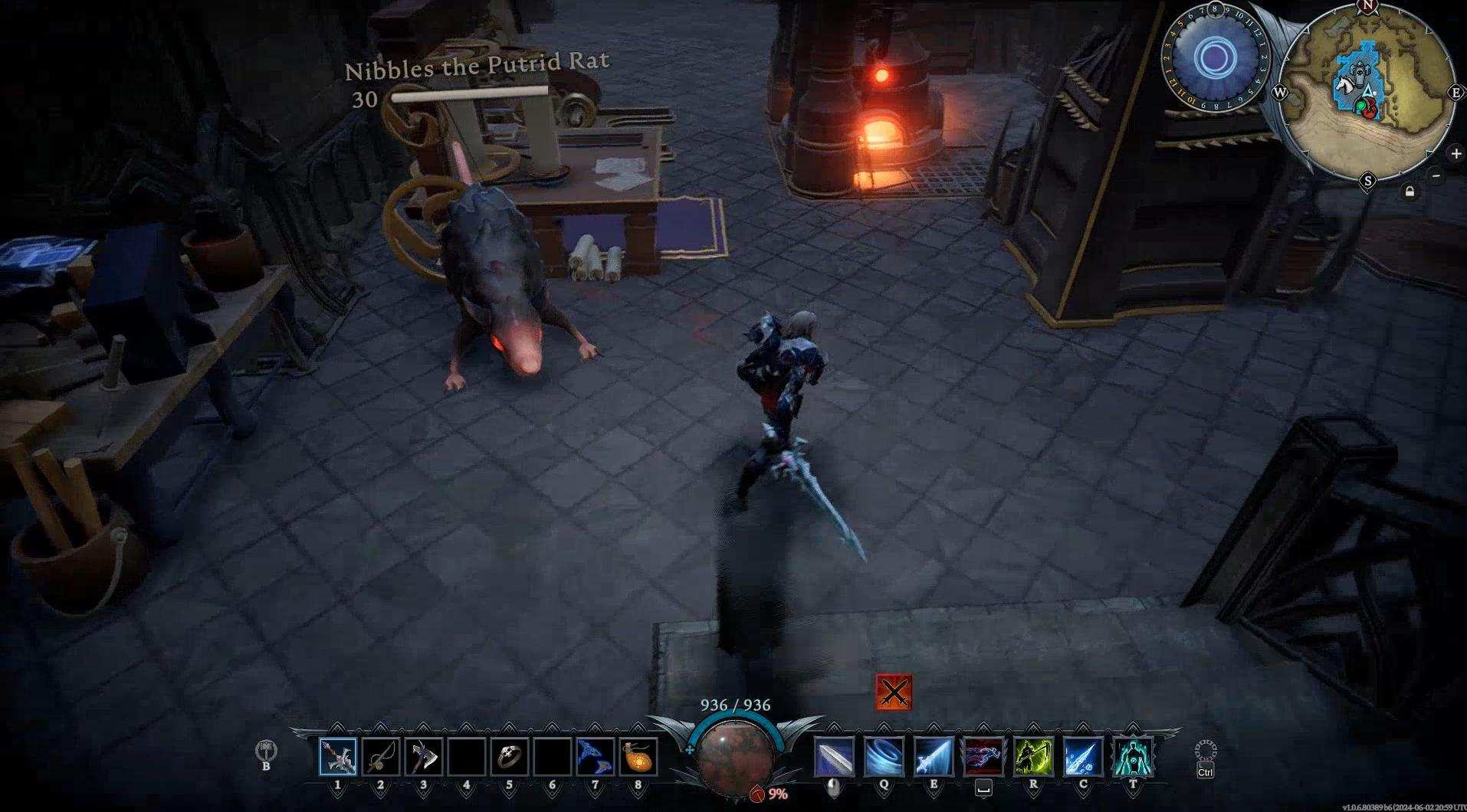1467x812 pixels.
Task: Use the red dash travel ability
Action: point(983,757)
